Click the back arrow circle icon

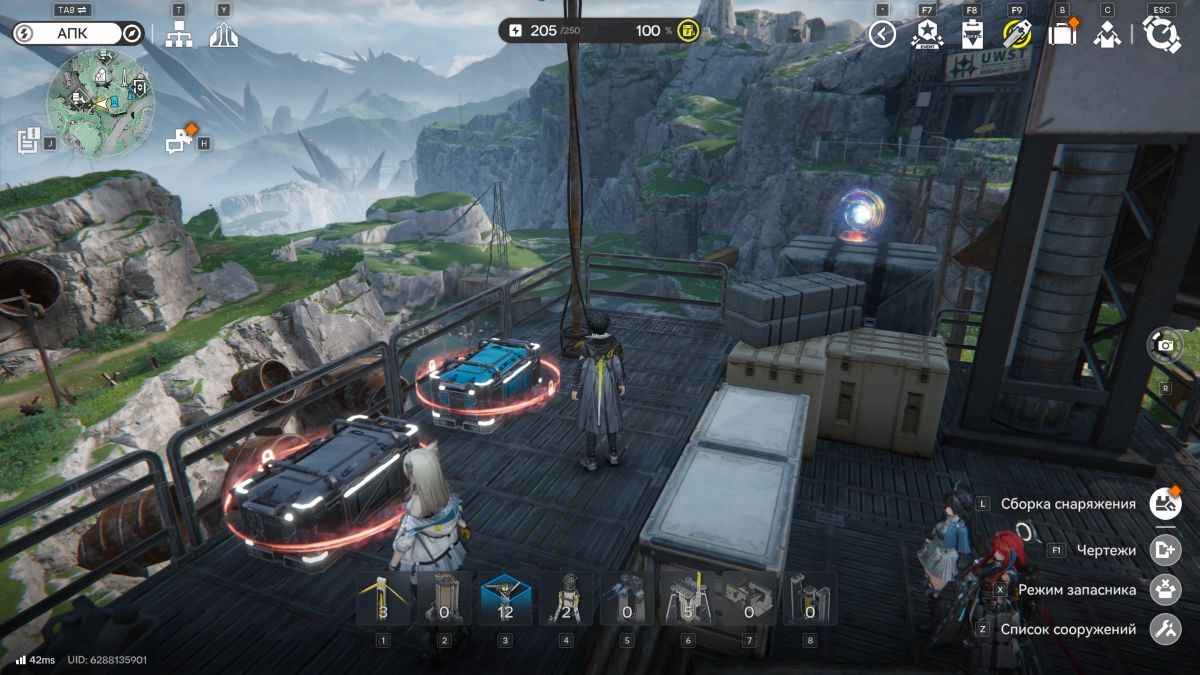click(881, 35)
